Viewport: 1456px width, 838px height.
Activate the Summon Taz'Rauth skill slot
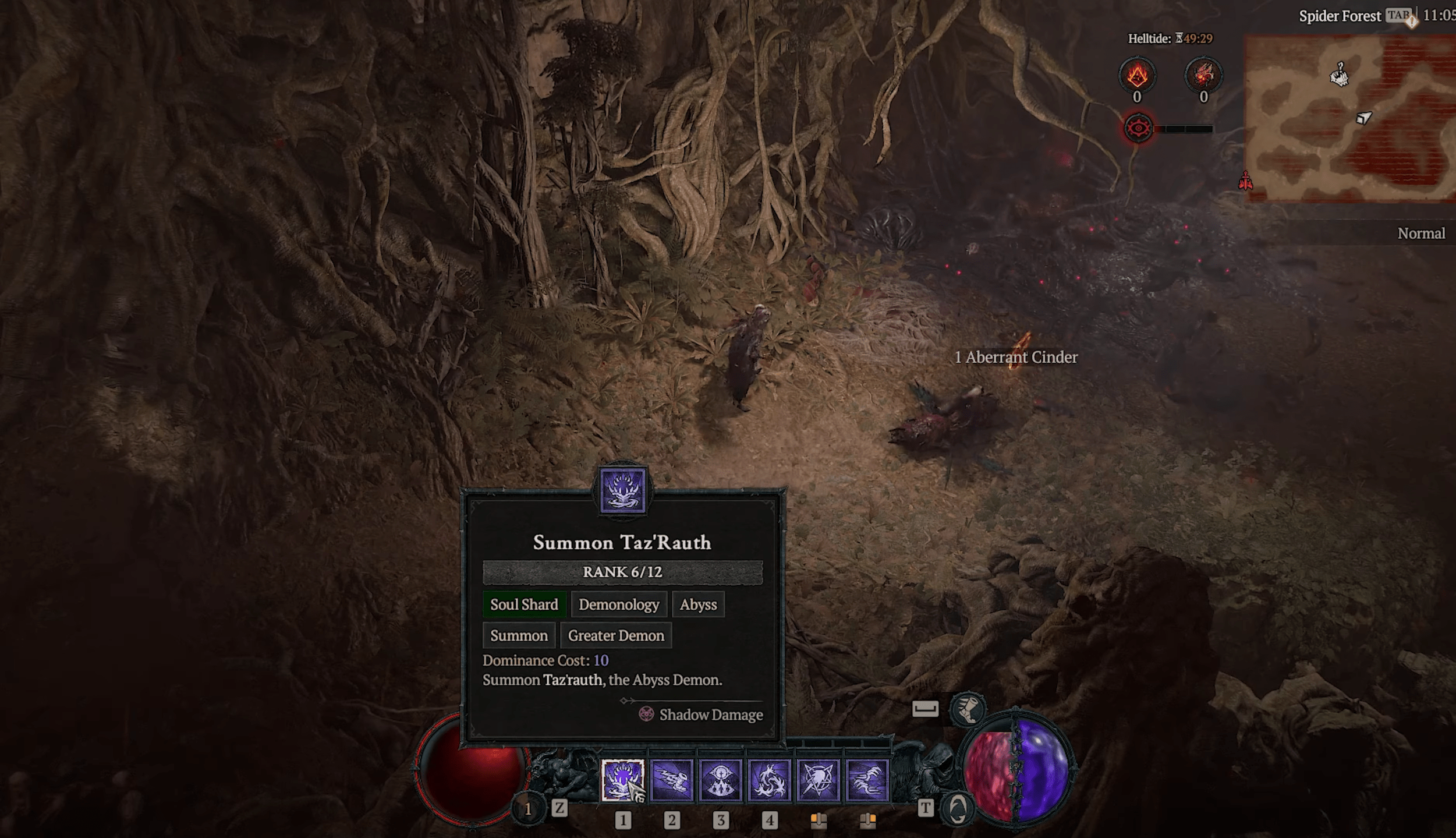622,780
